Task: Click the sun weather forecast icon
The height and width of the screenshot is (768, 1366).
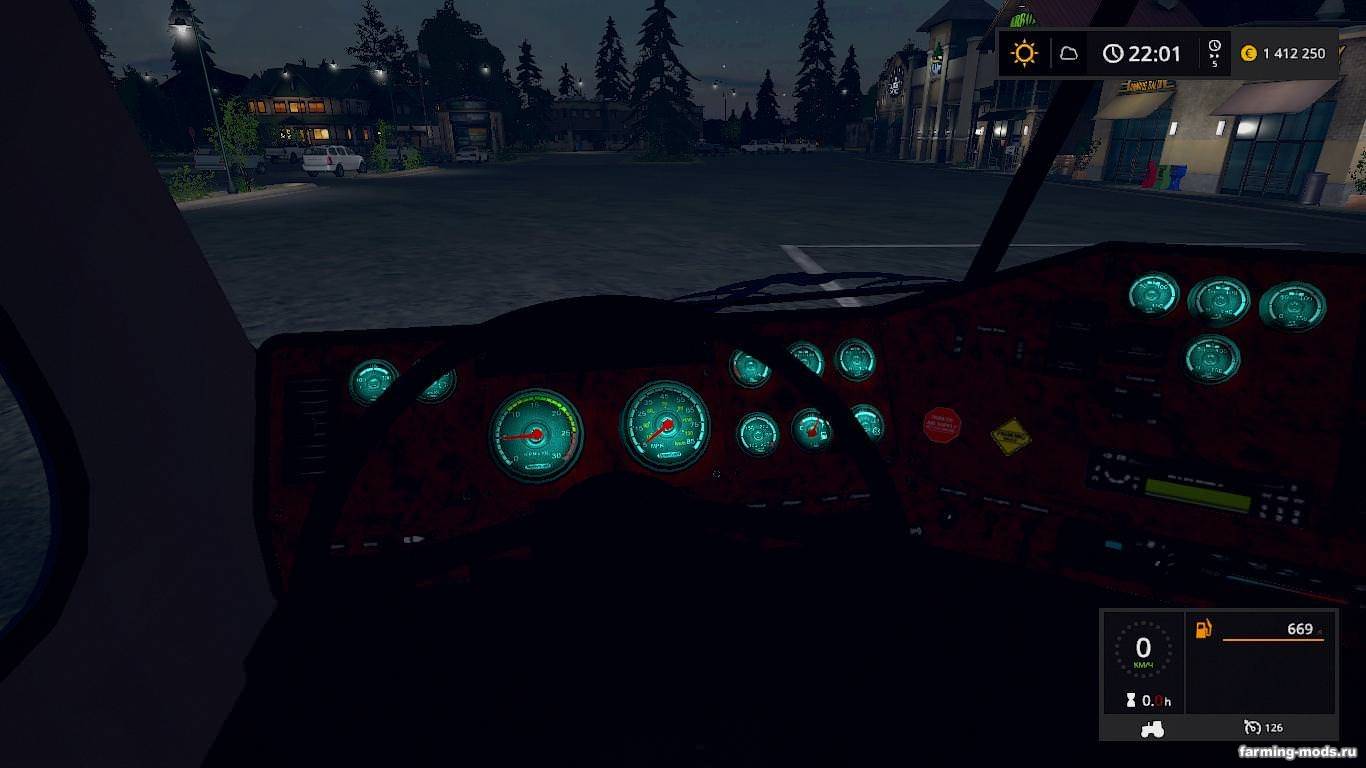Action: pos(1024,53)
